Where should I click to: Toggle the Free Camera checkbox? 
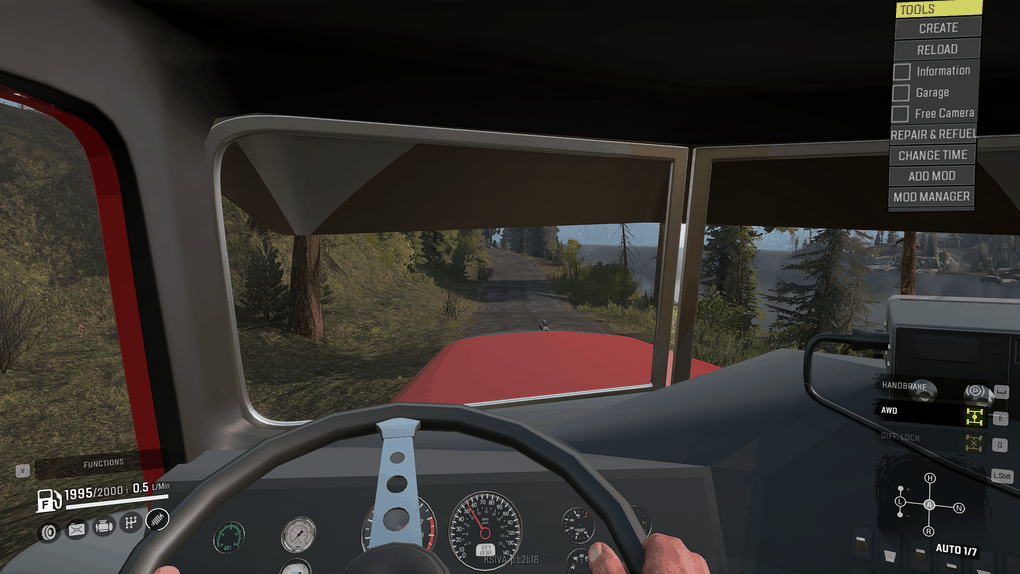[x=901, y=114]
